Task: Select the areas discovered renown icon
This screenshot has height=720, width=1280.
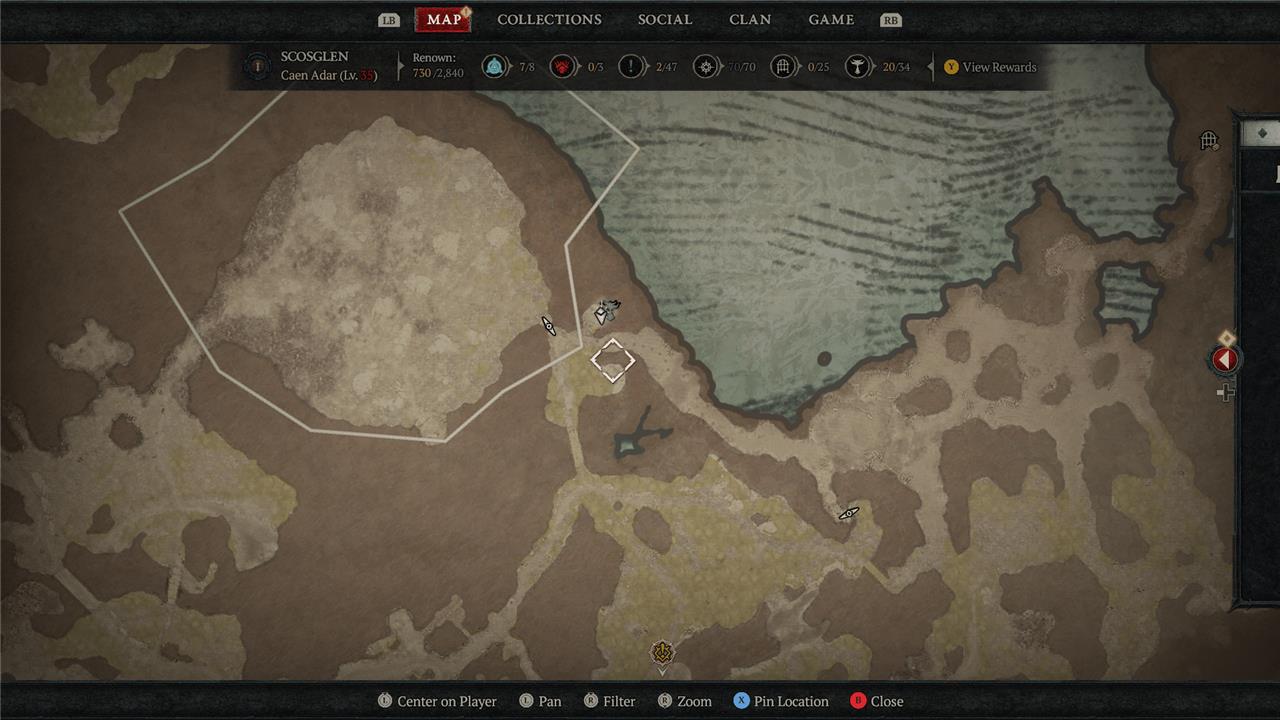Action: coord(707,67)
